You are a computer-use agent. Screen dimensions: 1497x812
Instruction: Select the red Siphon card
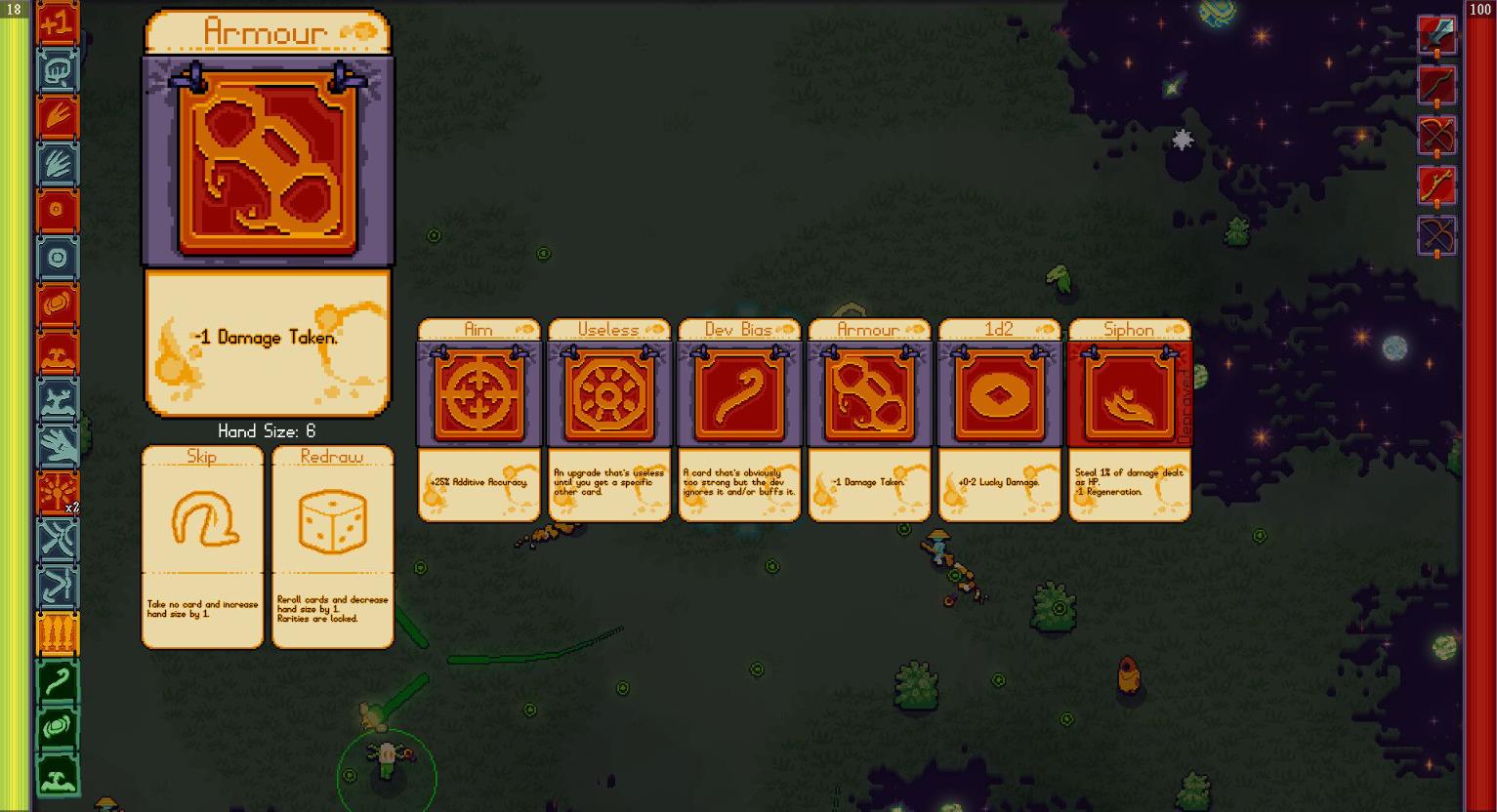tap(1130, 420)
